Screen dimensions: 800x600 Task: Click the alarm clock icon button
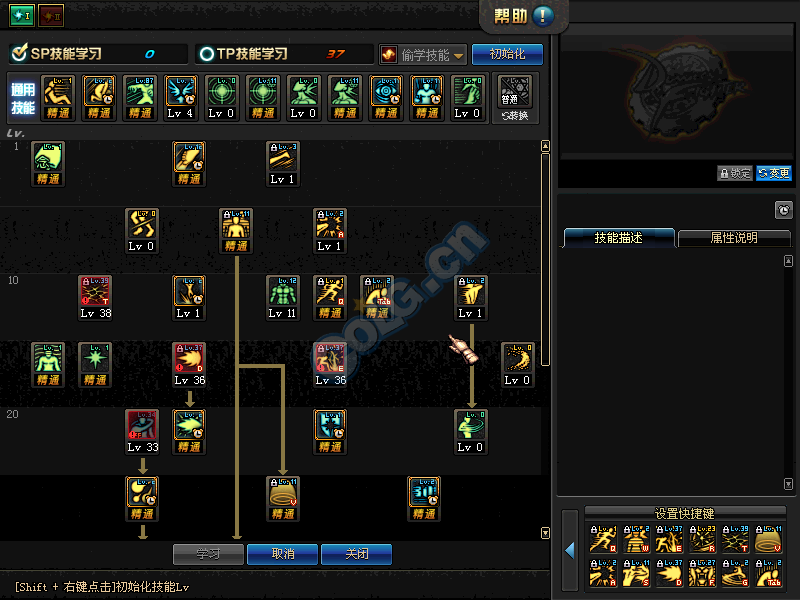coord(784,210)
